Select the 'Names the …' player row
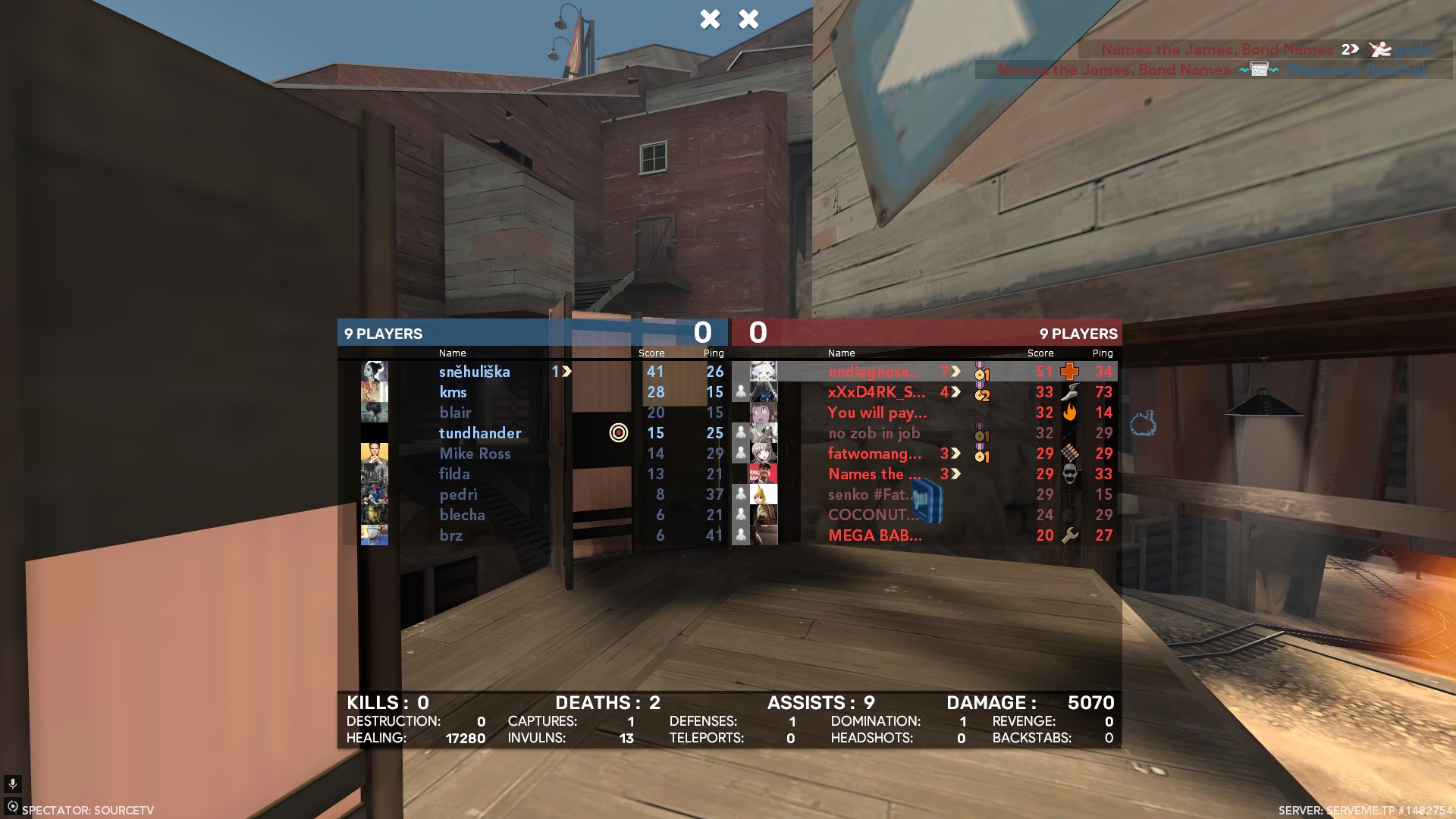The image size is (1456, 819). 874,474
